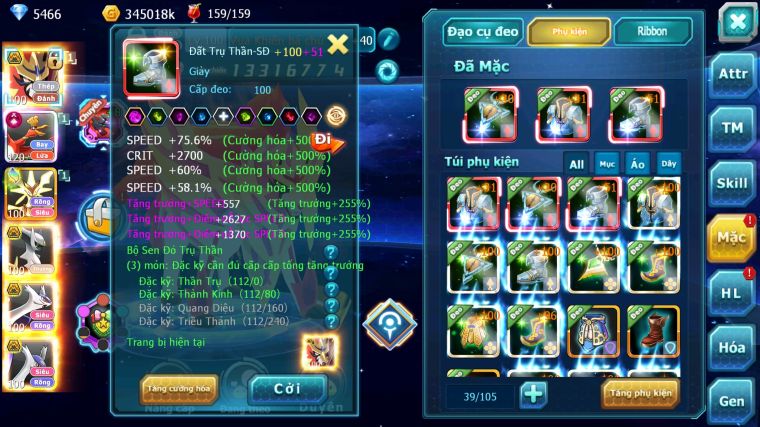The width and height of the screenshot is (760, 427).
Task: Filter accessory bag by All
Action: point(576,163)
